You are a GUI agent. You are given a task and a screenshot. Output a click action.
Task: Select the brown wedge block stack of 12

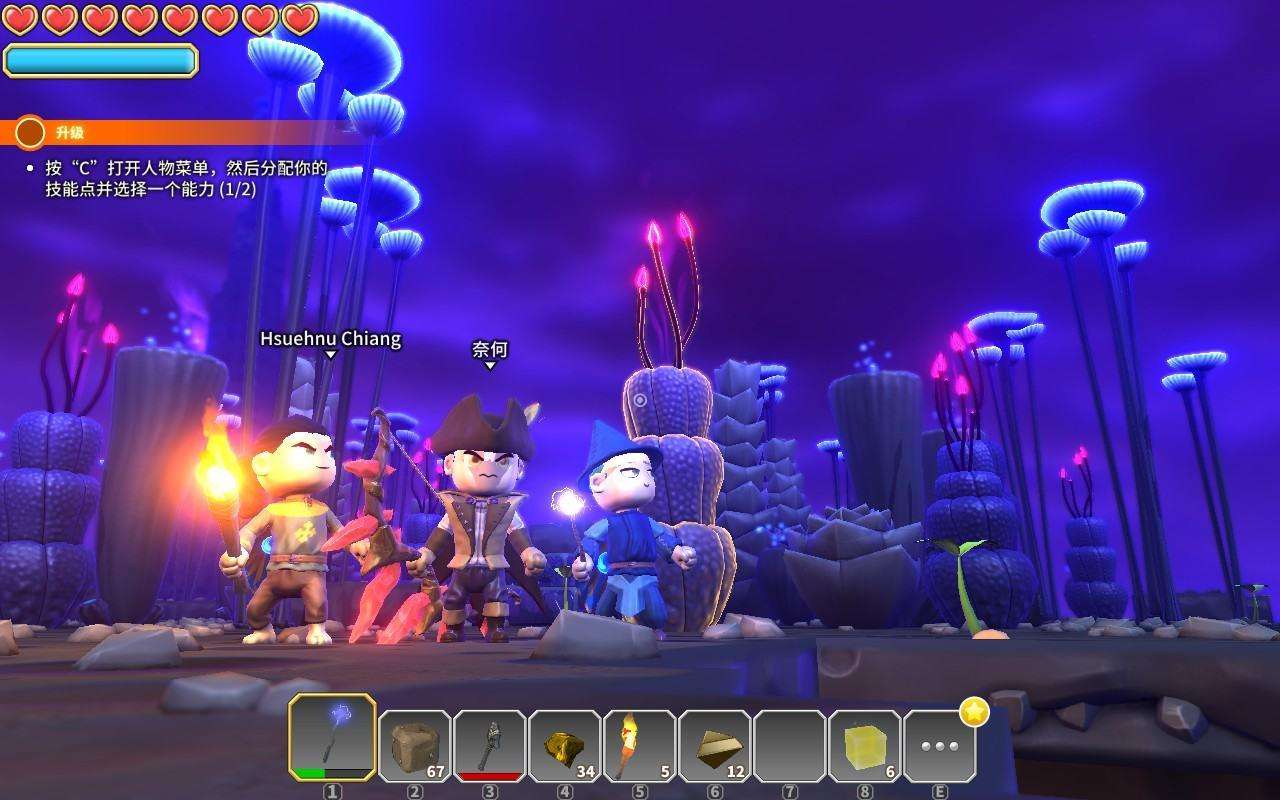click(715, 745)
